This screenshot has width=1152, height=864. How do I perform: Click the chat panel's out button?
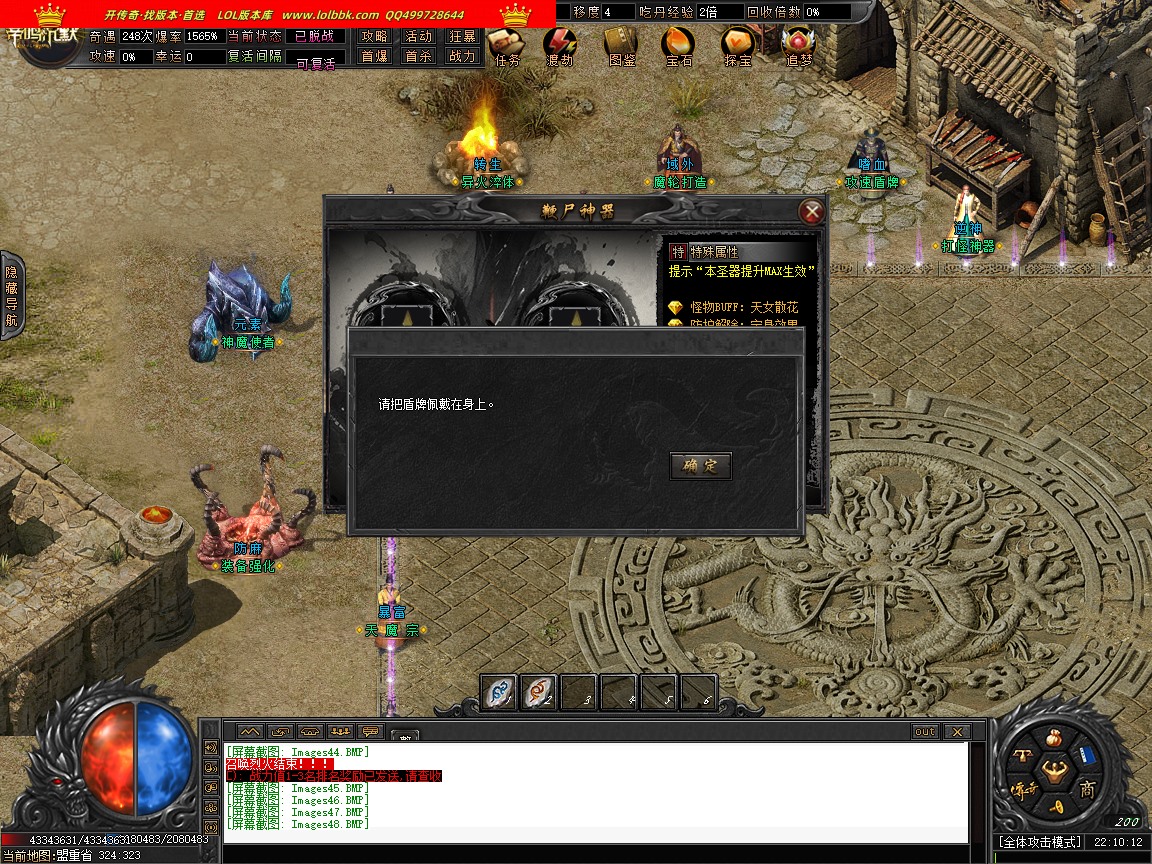coord(925,732)
